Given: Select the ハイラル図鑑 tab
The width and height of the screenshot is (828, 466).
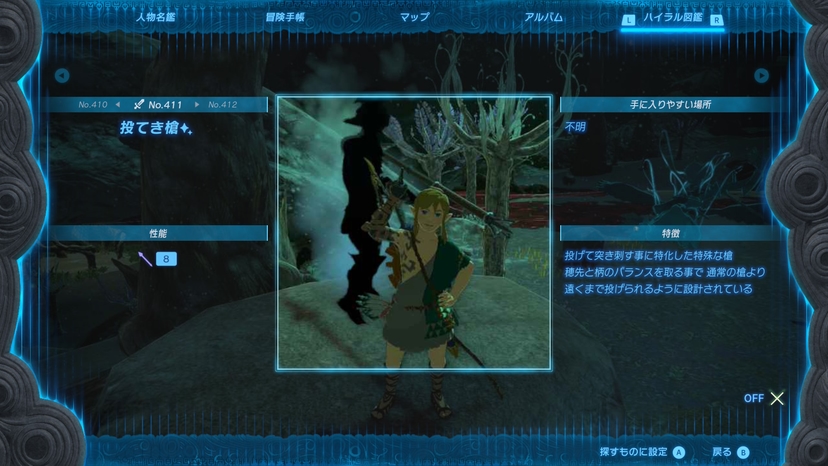Looking at the screenshot, I should pyautogui.click(x=673, y=18).
